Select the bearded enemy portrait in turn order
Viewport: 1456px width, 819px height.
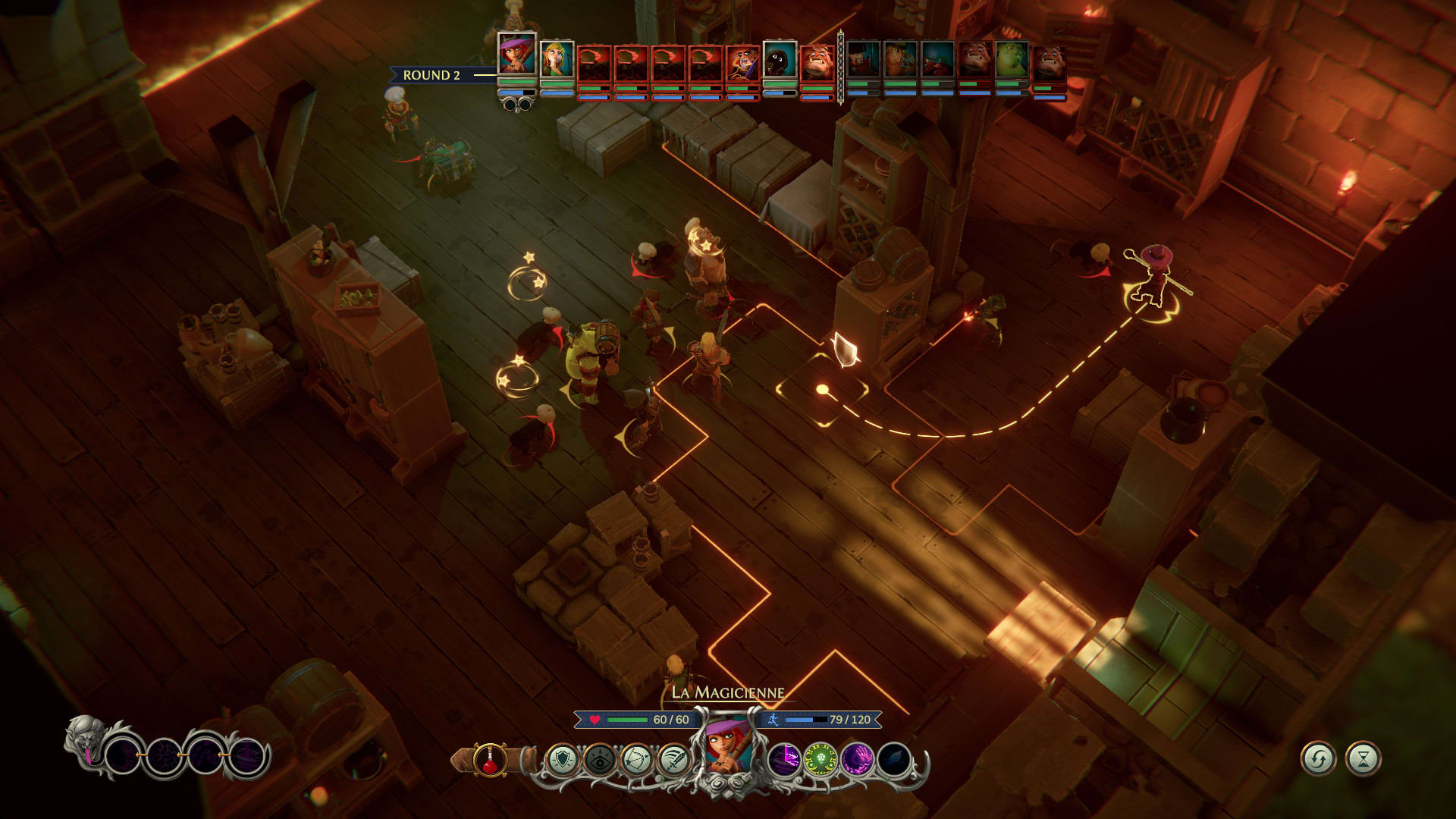click(x=742, y=63)
